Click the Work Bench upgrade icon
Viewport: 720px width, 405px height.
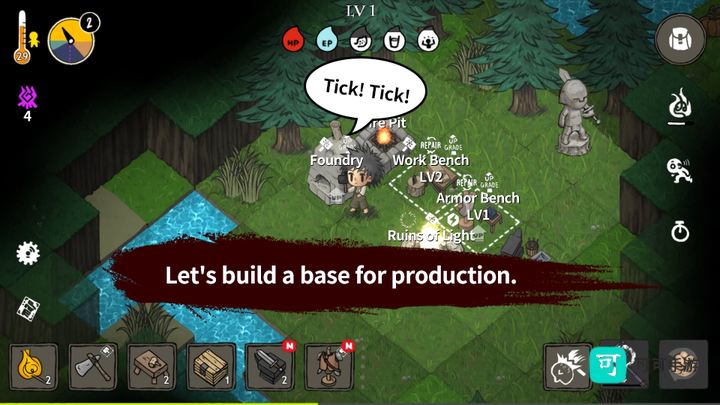pyautogui.click(x=455, y=143)
